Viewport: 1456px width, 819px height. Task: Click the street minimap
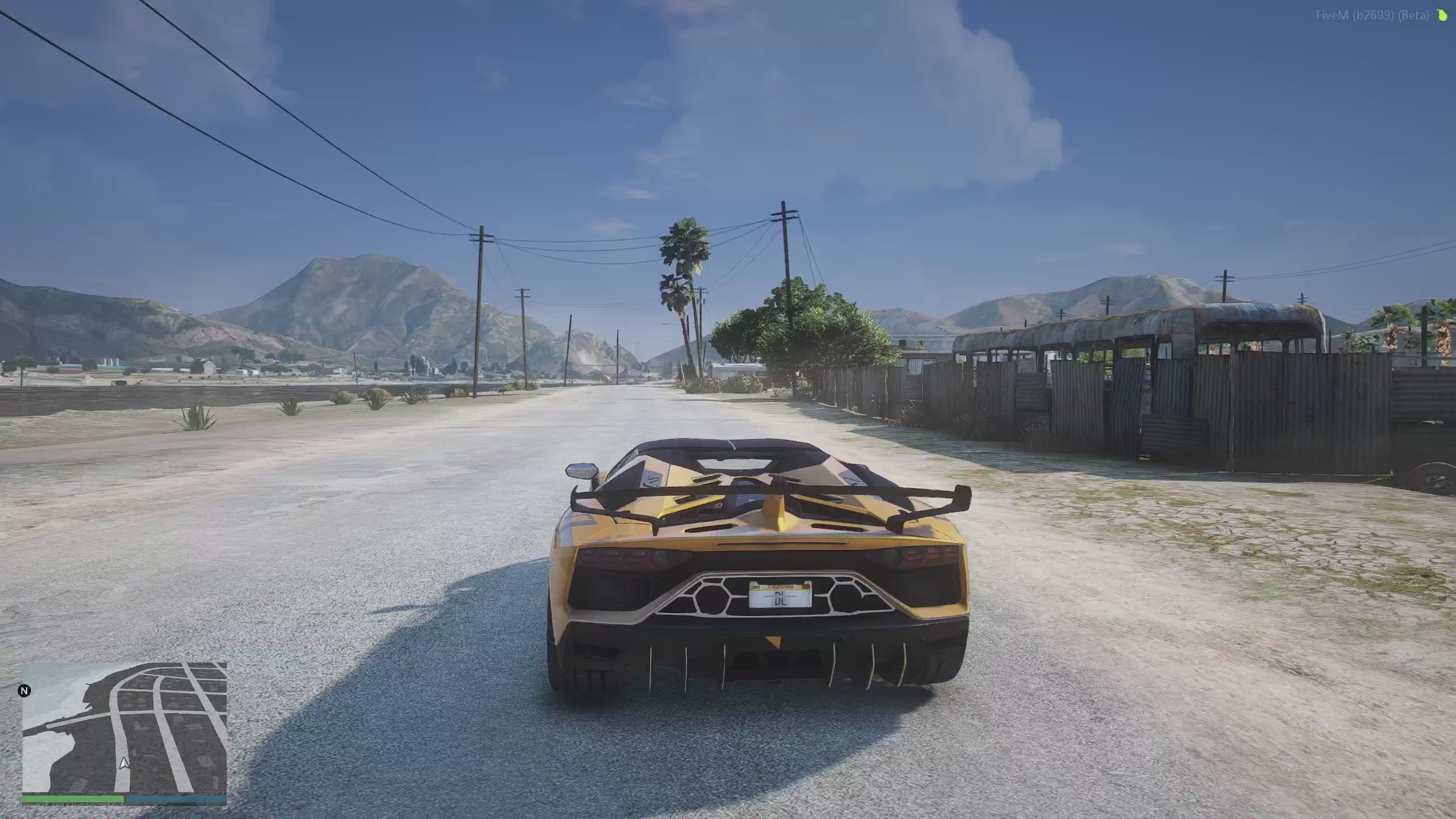click(x=125, y=727)
